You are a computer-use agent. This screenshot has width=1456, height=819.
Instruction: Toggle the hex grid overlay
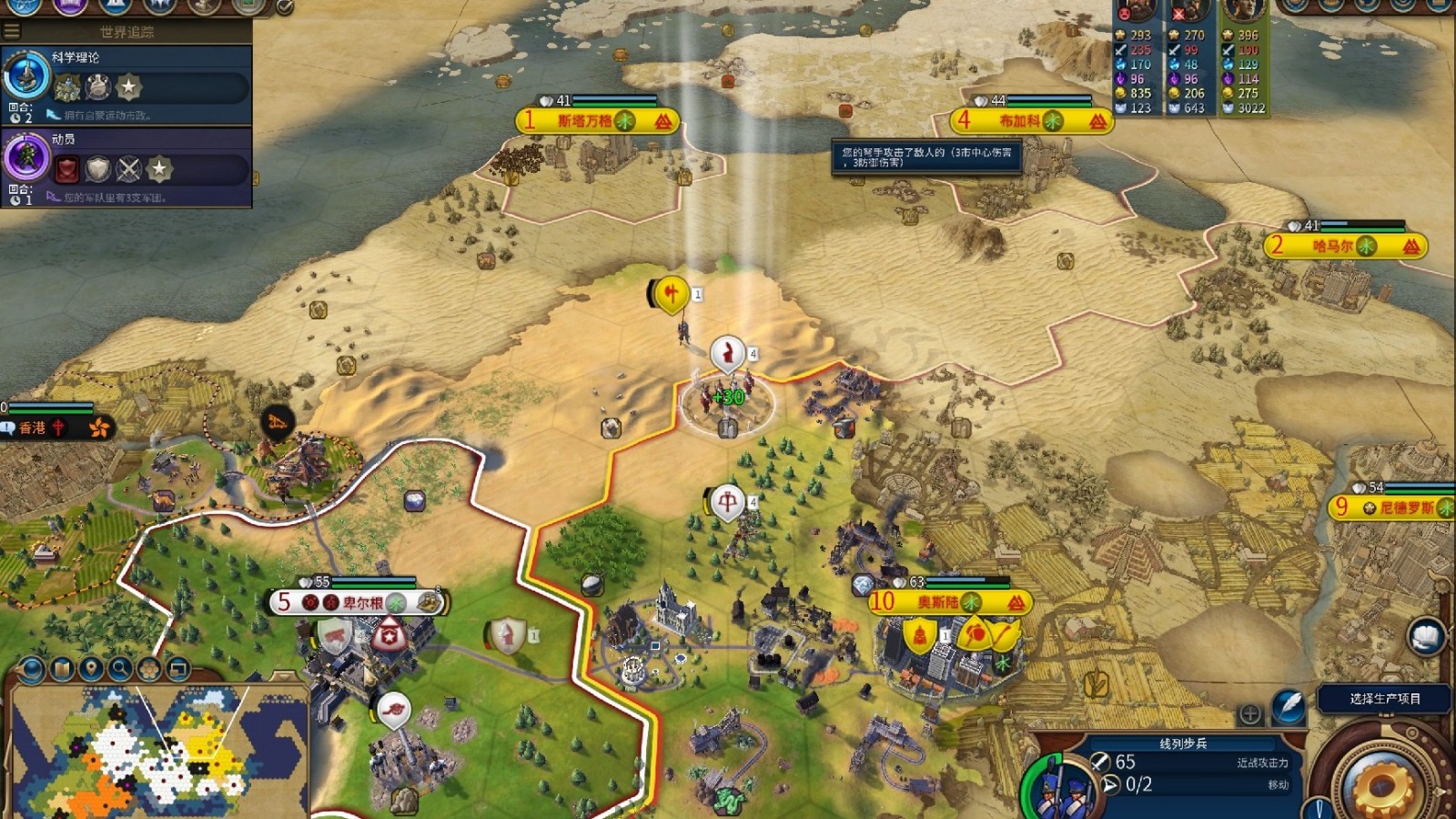(148, 670)
